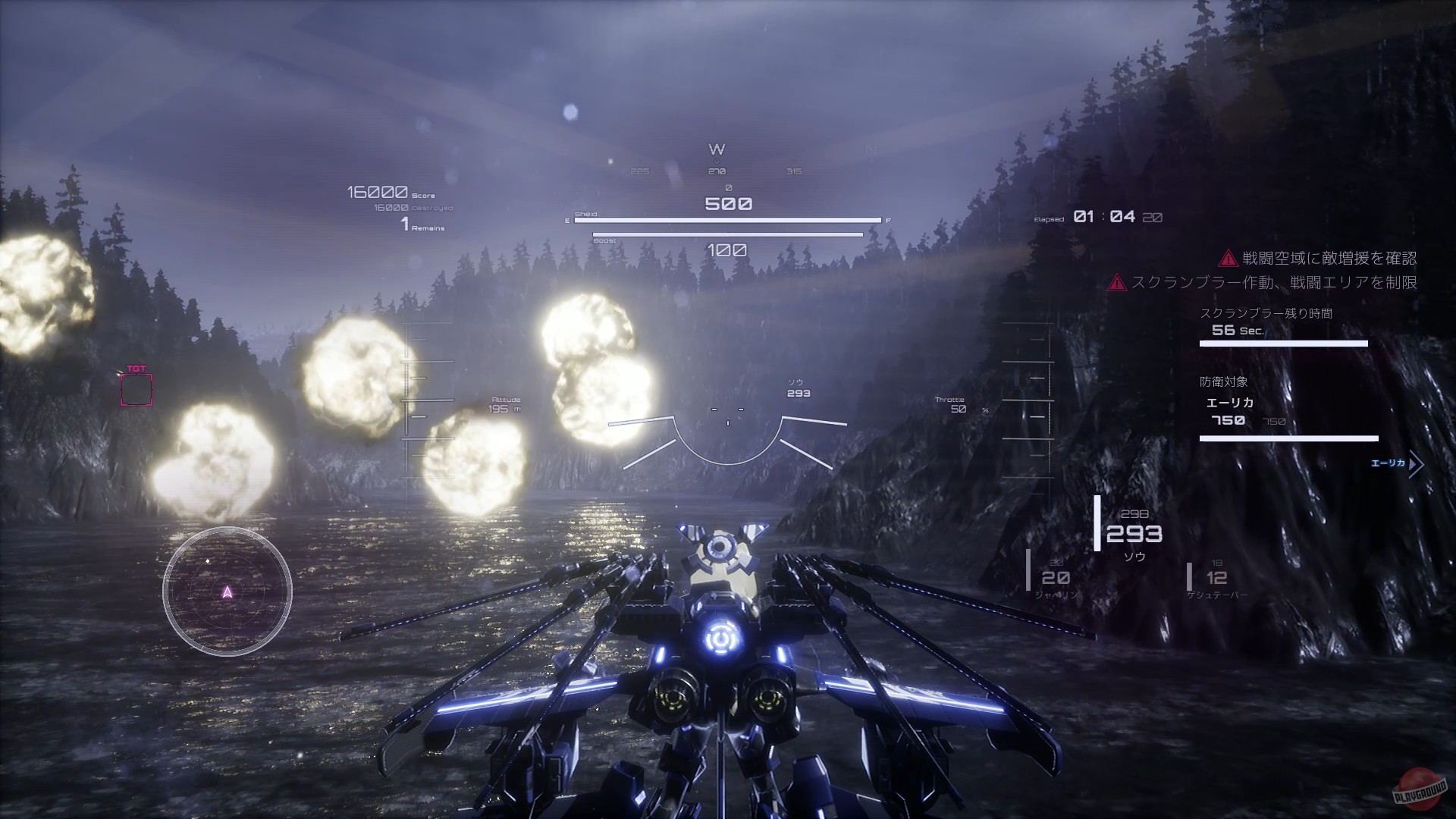Toggle the Altitude 195 m indicator
Image resolution: width=1456 pixels, height=819 pixels.
pyautogui.click(x=503, y=402)
